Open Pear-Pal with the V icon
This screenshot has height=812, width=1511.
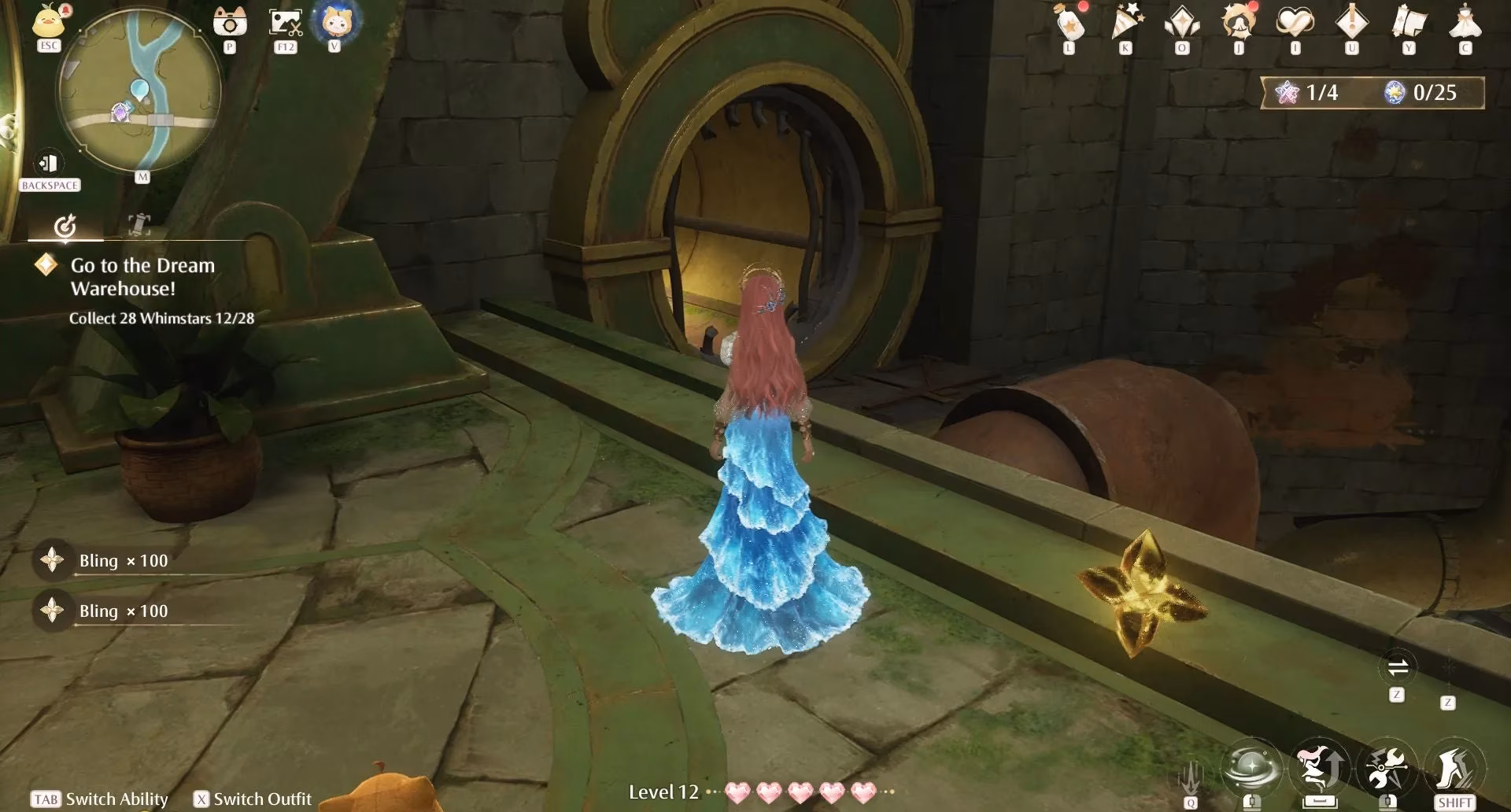334,22
